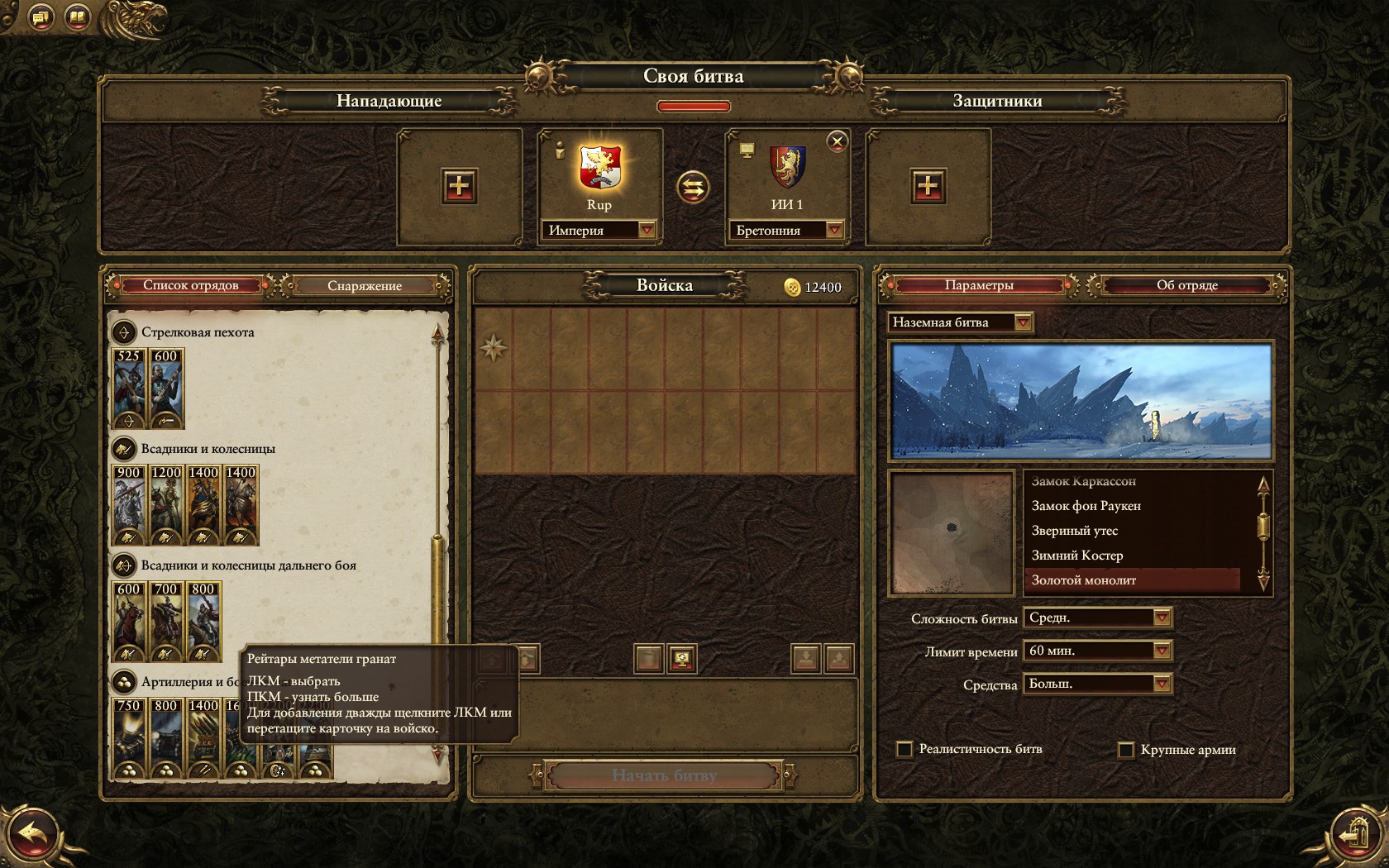Go back with the bottom-left arrow button
The height and width of the screenshot is (868, 1389).
tap(33, 835)
